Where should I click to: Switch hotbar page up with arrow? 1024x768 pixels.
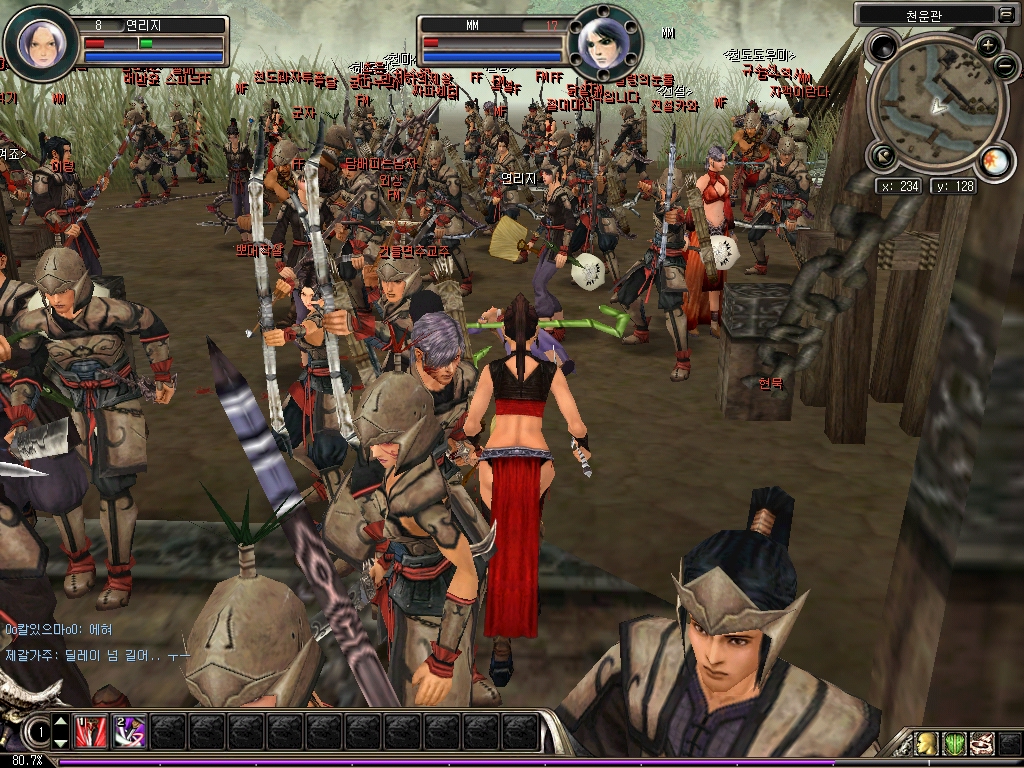point(61,722)
